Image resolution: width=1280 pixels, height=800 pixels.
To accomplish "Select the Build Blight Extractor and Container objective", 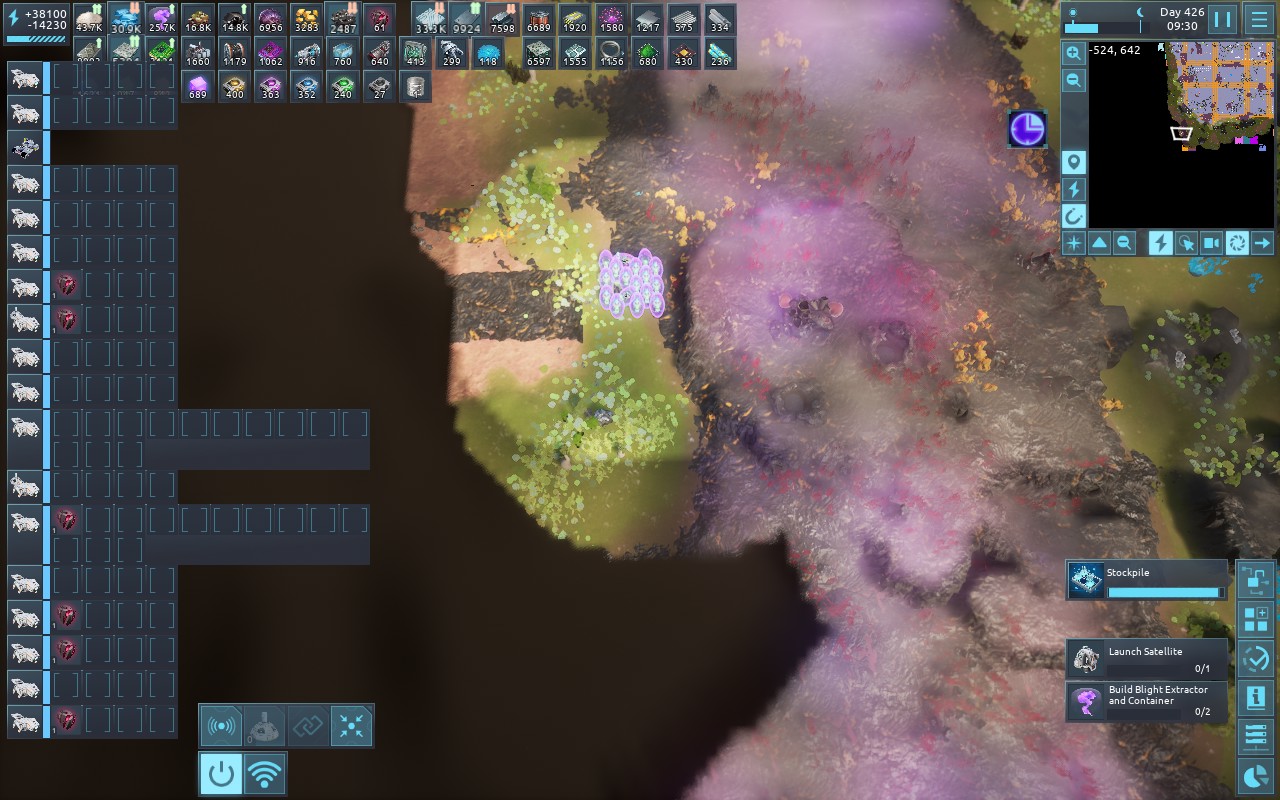I will pos(1146,701).
